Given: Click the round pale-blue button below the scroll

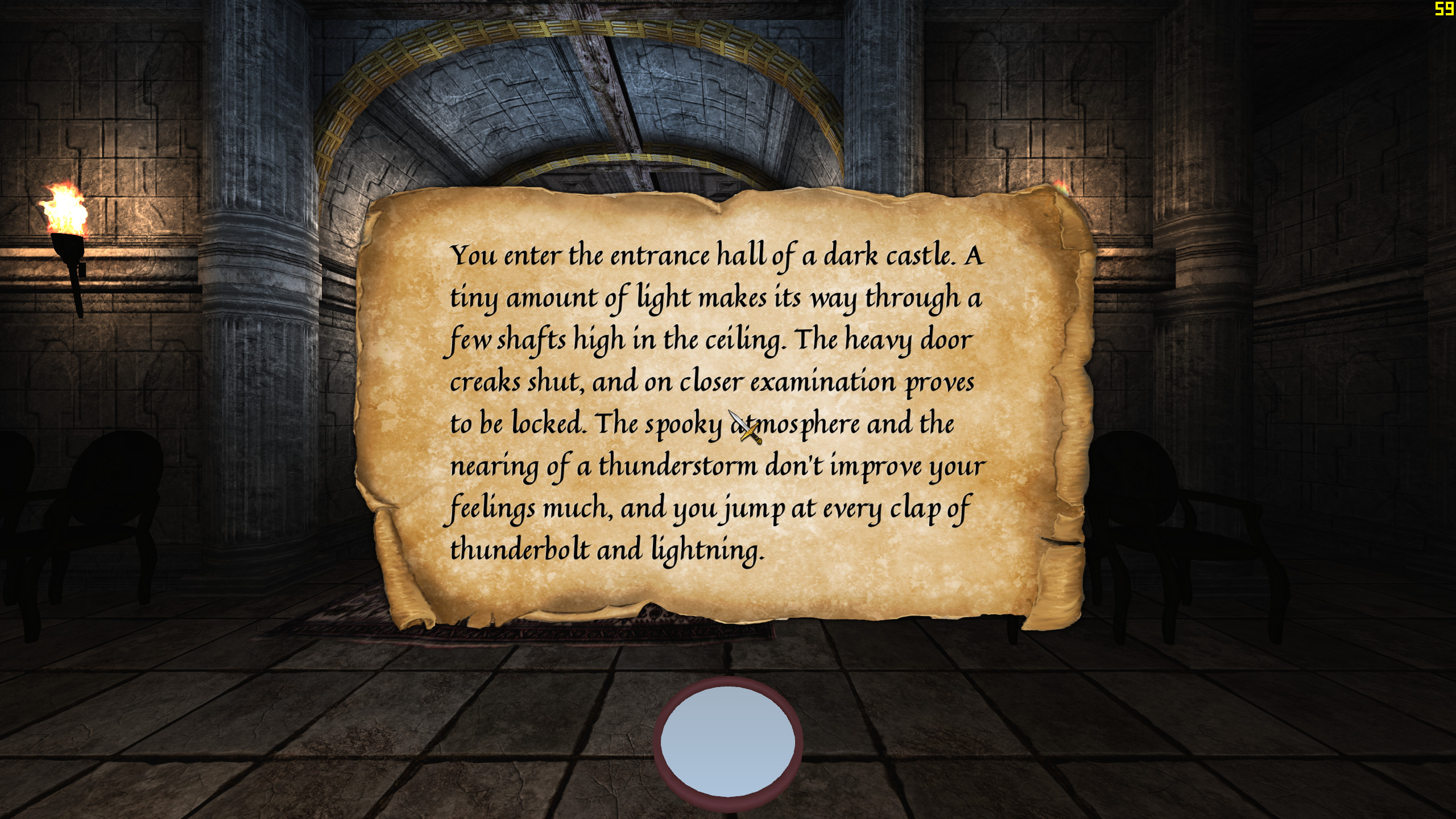Looking at the screenshot, I should click(727, 744).
